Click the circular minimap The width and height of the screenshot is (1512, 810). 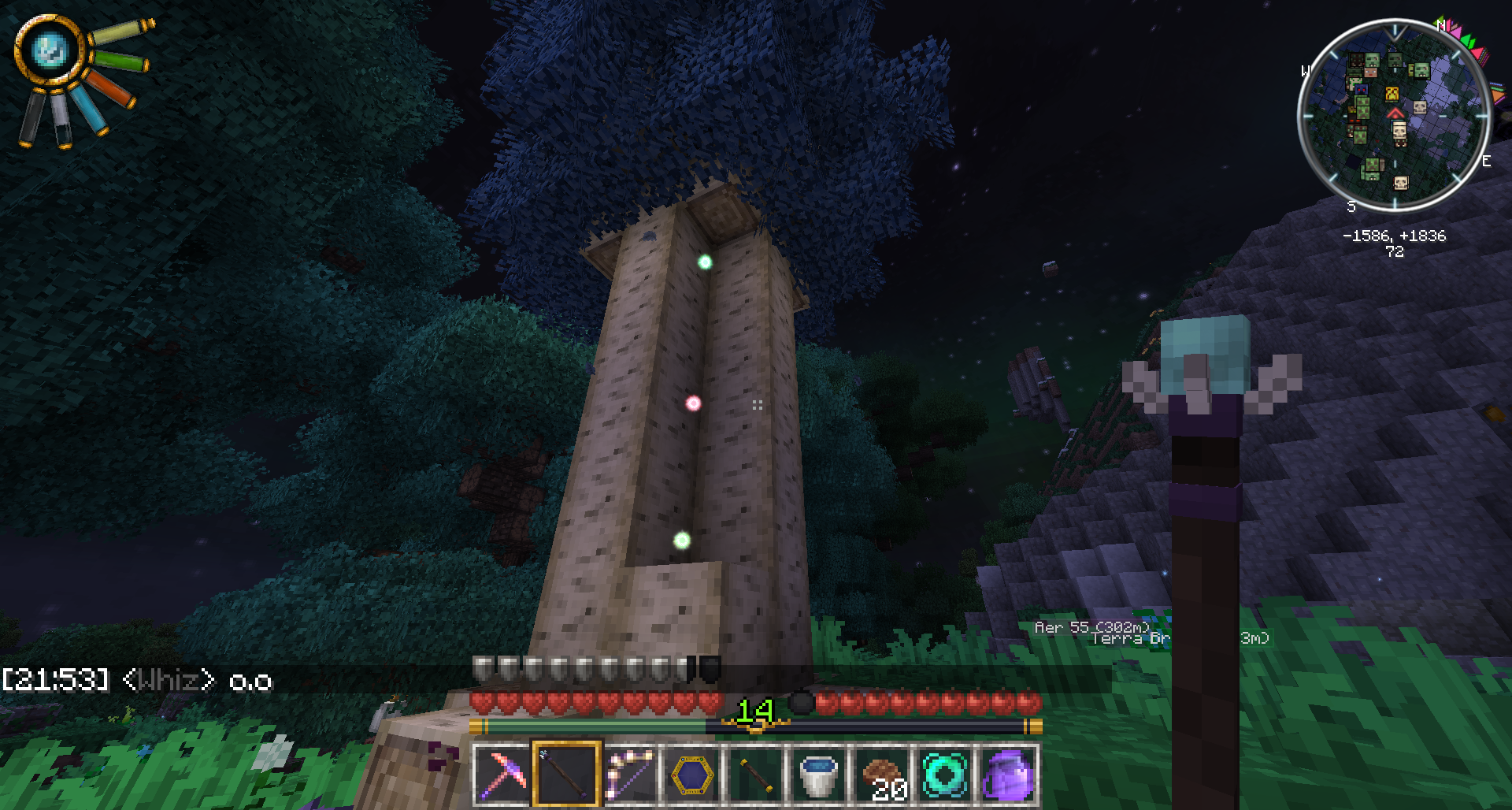point(1394,116)
